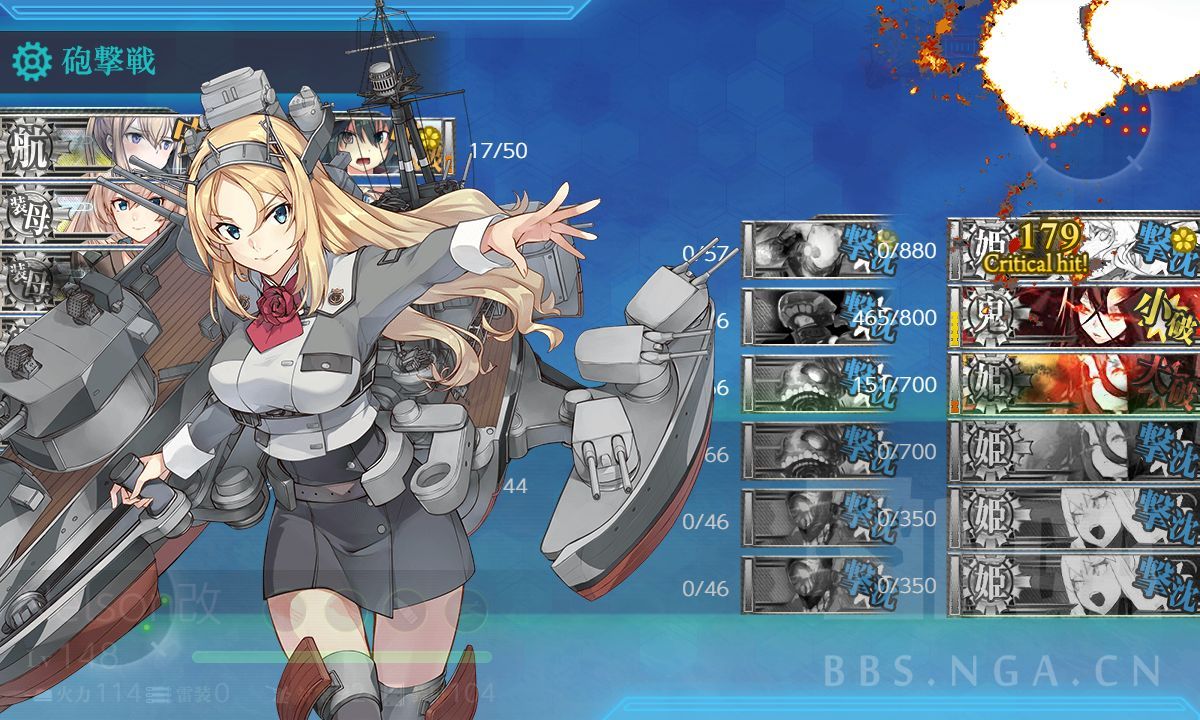Select the enemy banner marked 大破

pyautogui.click(x=1075, y=382)
